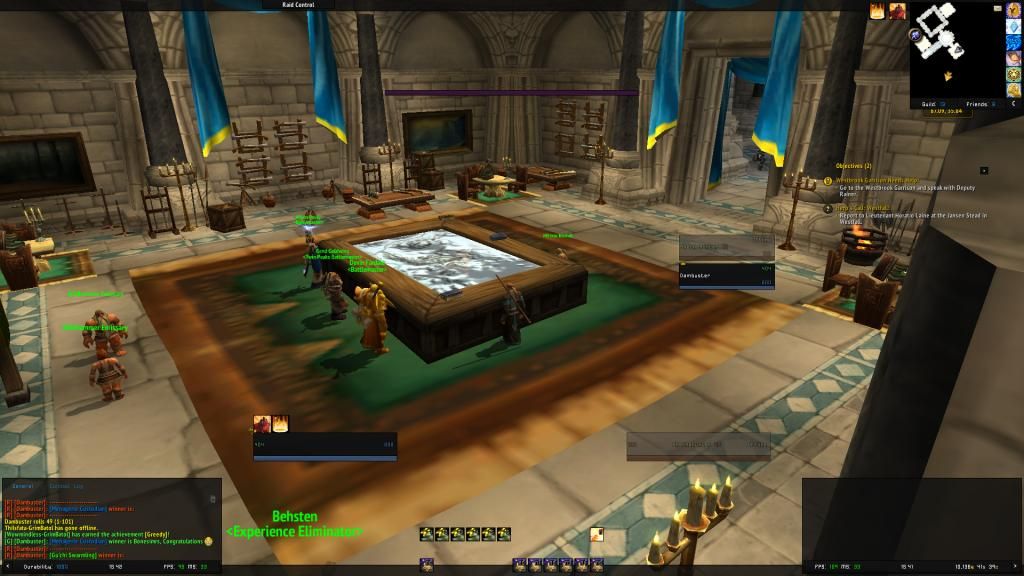The image size is (1024, 576).
Task: Collapse the Objectives tracker
Action: pyautogui.click(x=984, y=171)
